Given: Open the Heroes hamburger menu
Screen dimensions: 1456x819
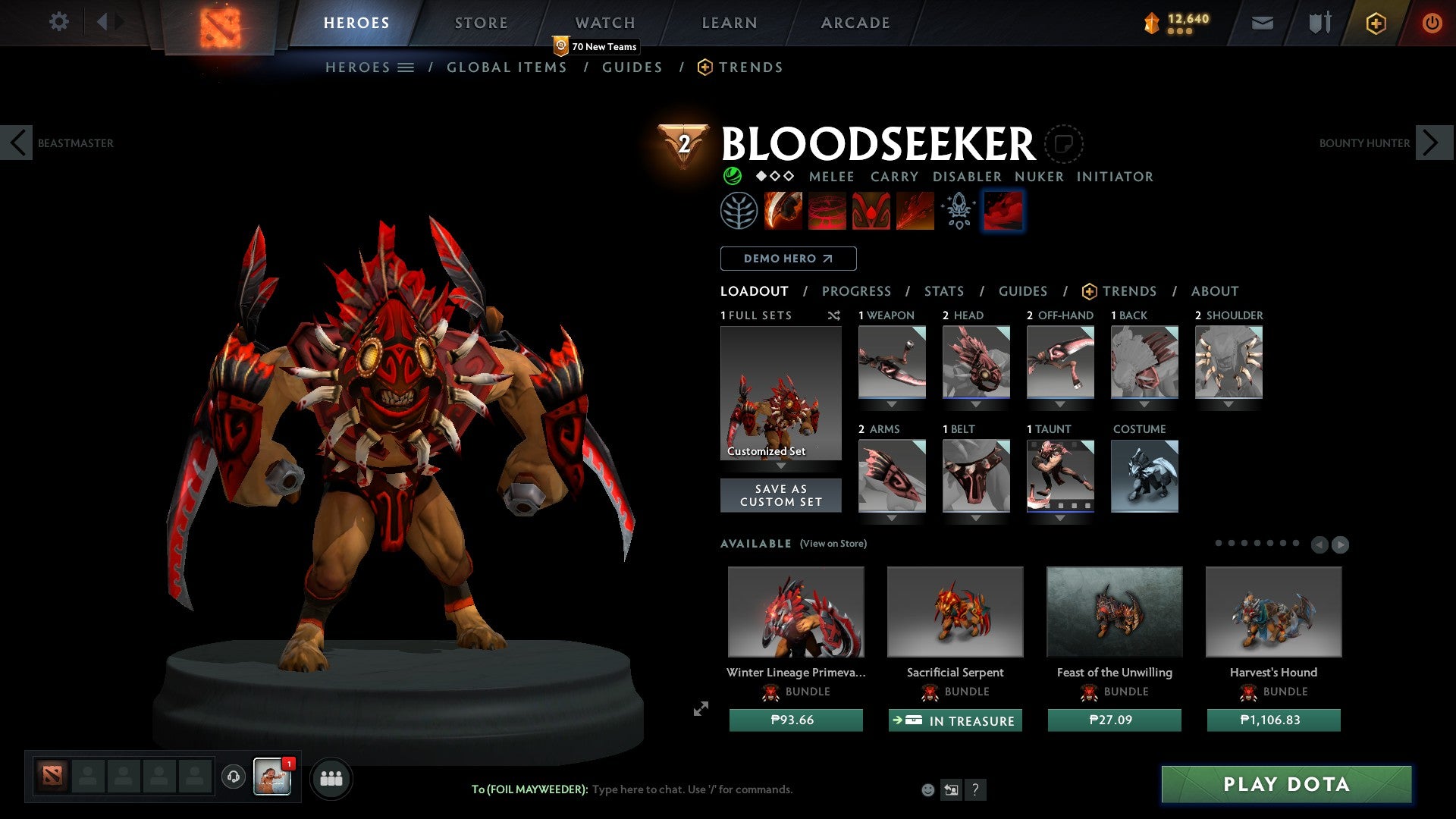Looking at the screenshot, I should (x=406, y=67).
